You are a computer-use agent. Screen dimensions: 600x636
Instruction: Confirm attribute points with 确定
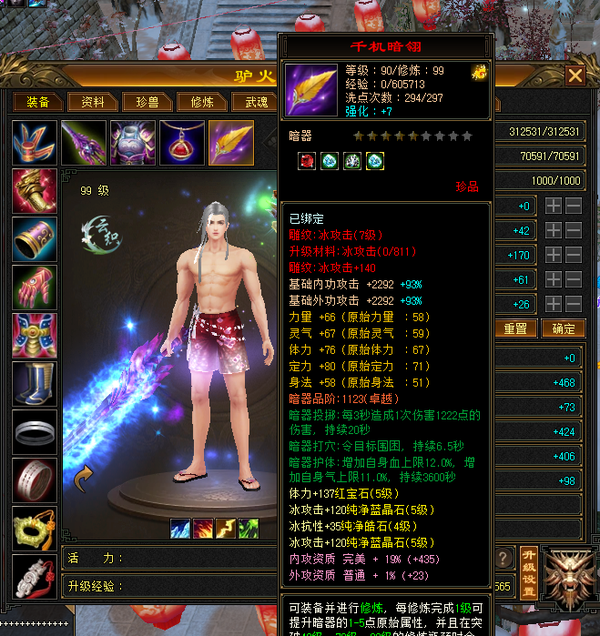tap(563, 328)
